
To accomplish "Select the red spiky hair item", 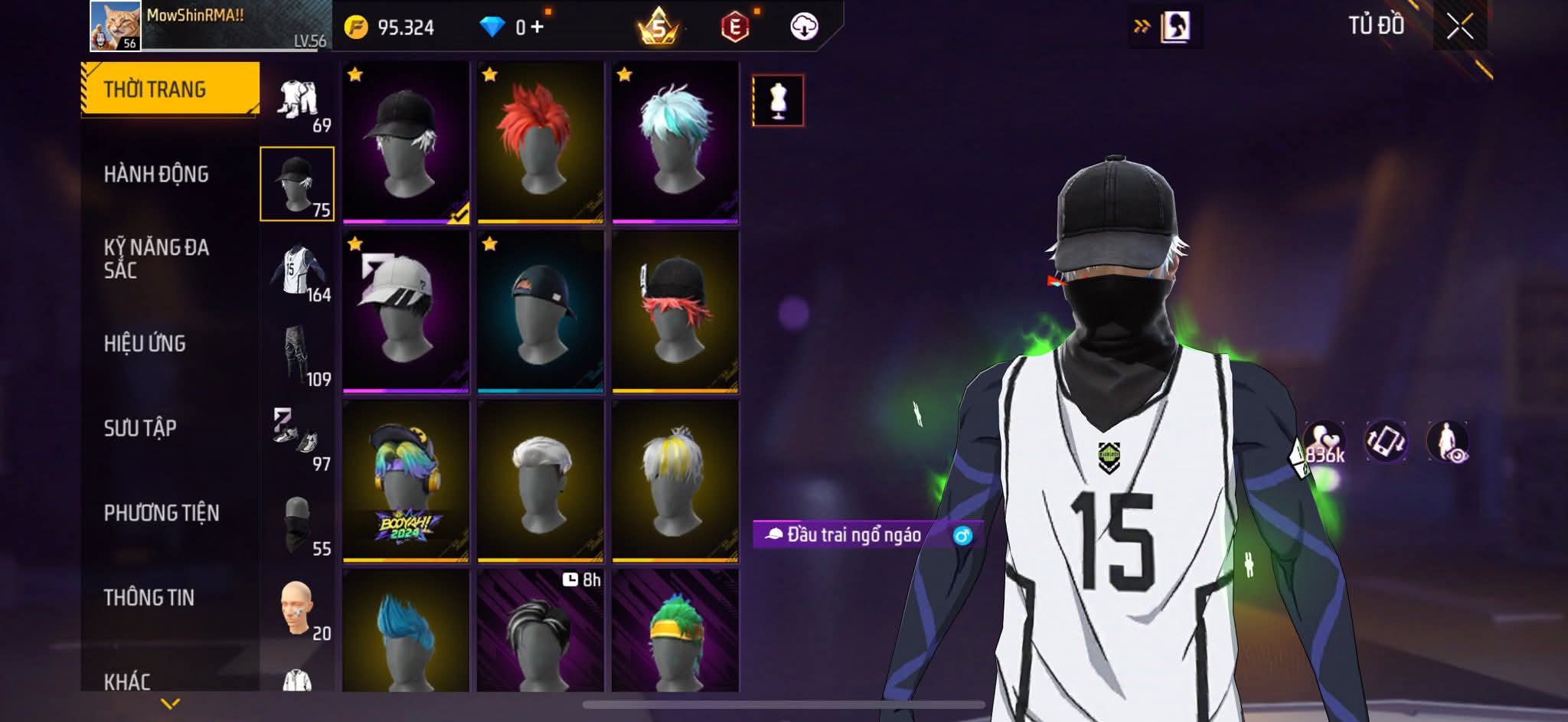I will (x=540, y=142).
